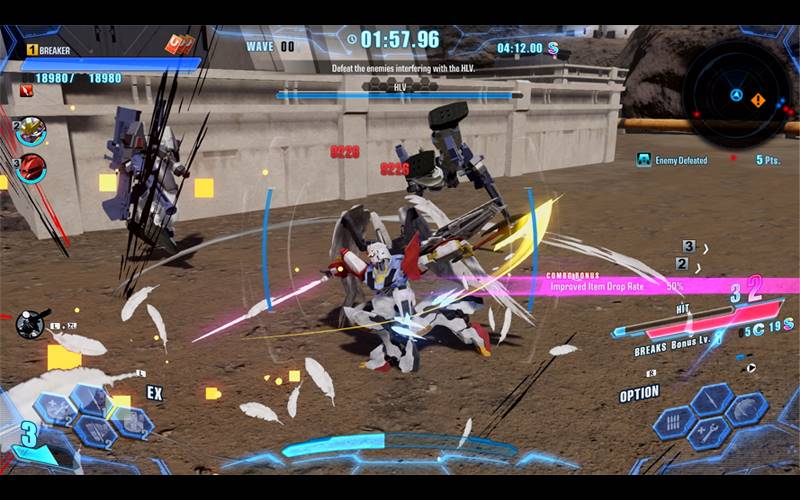The image size is (800, 500).
Task: Activate the top EX skill hexagon
Action: pyautogui.click(x=89, y=401)
